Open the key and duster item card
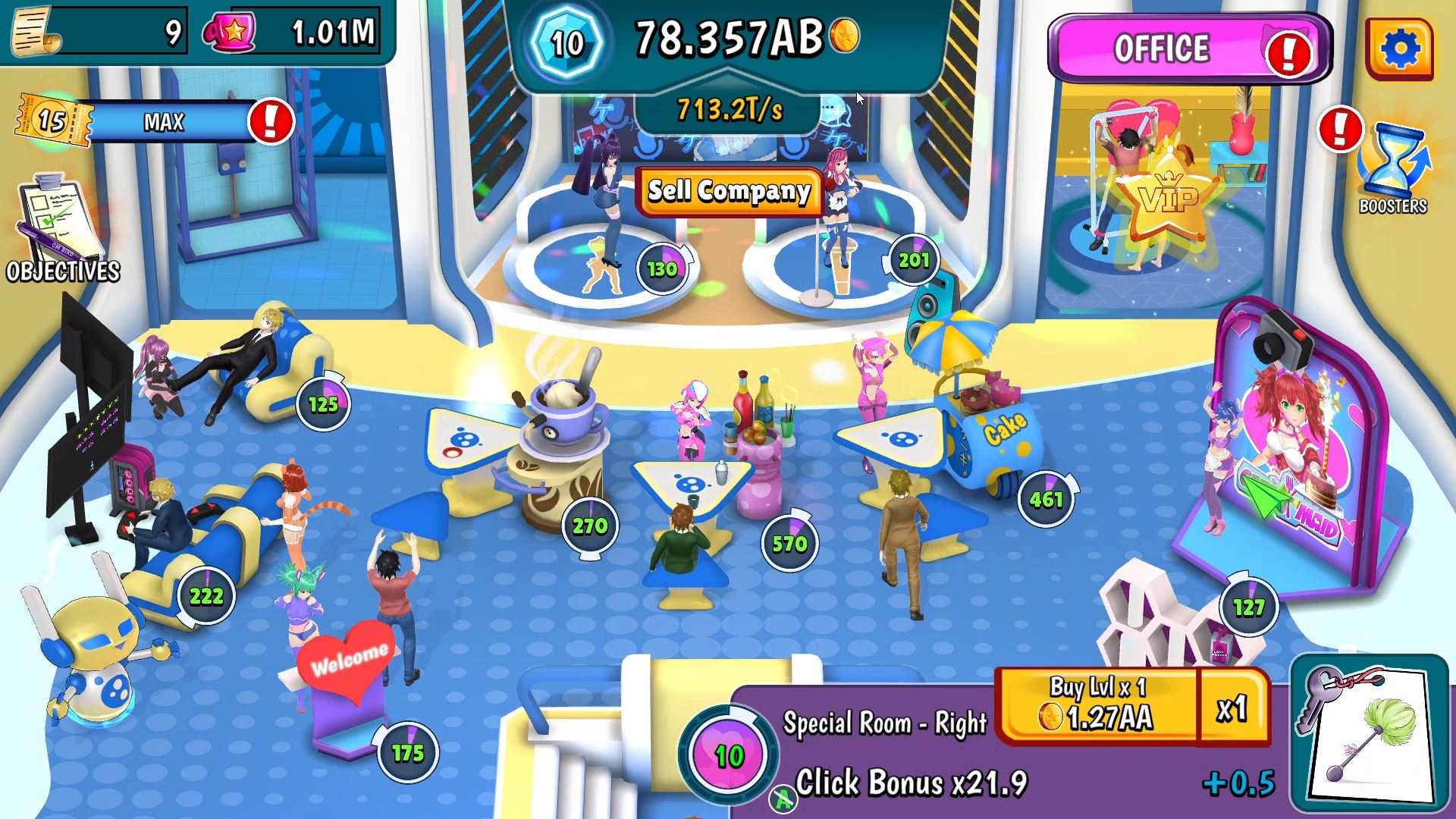 [x=1369, y=733]
